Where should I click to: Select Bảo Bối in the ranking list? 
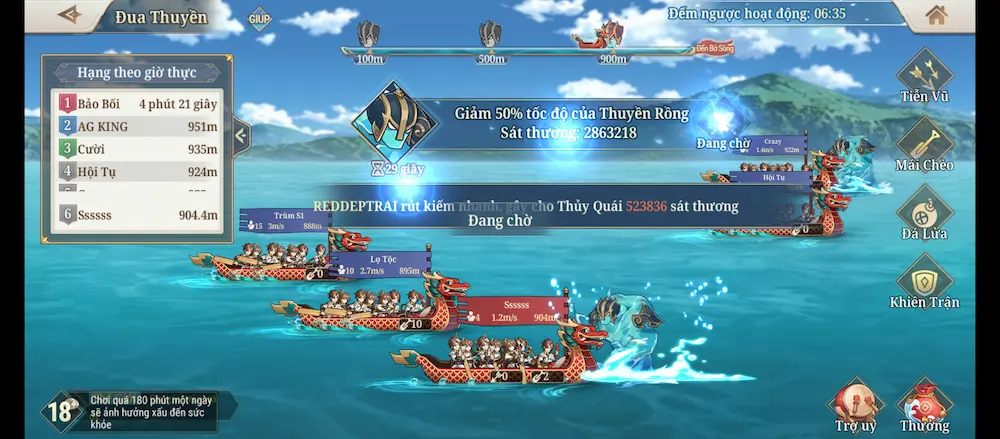pos(138,103)
